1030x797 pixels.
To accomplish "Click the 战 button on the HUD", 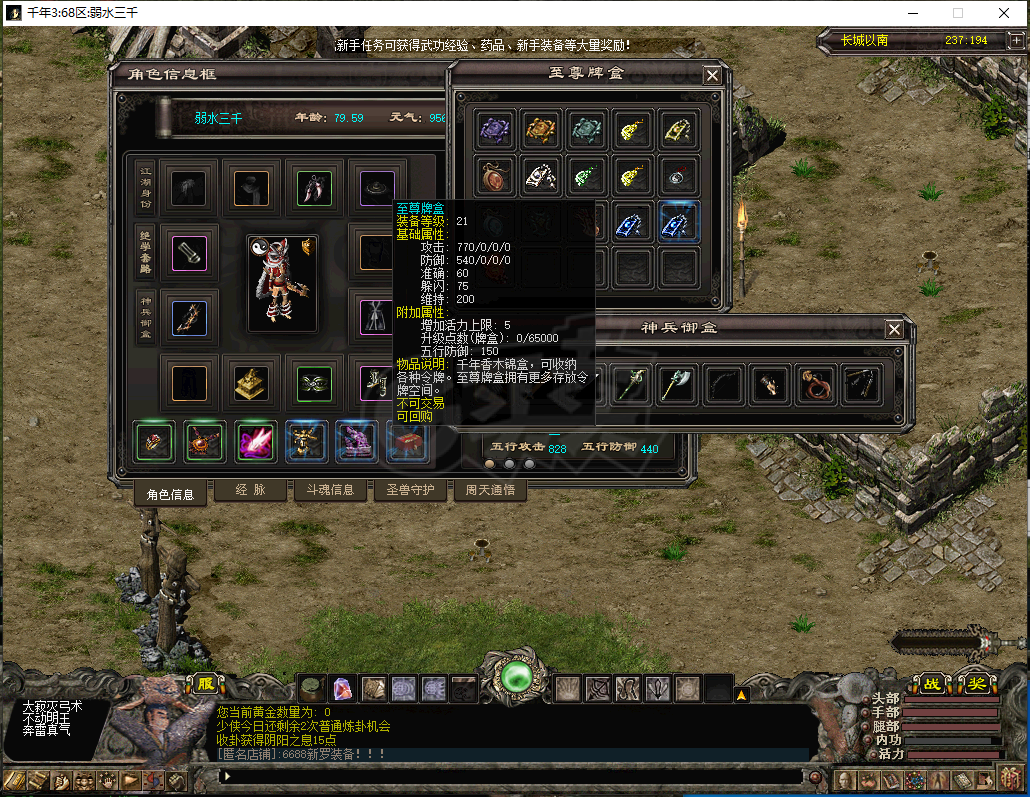I will pos(931,684).
